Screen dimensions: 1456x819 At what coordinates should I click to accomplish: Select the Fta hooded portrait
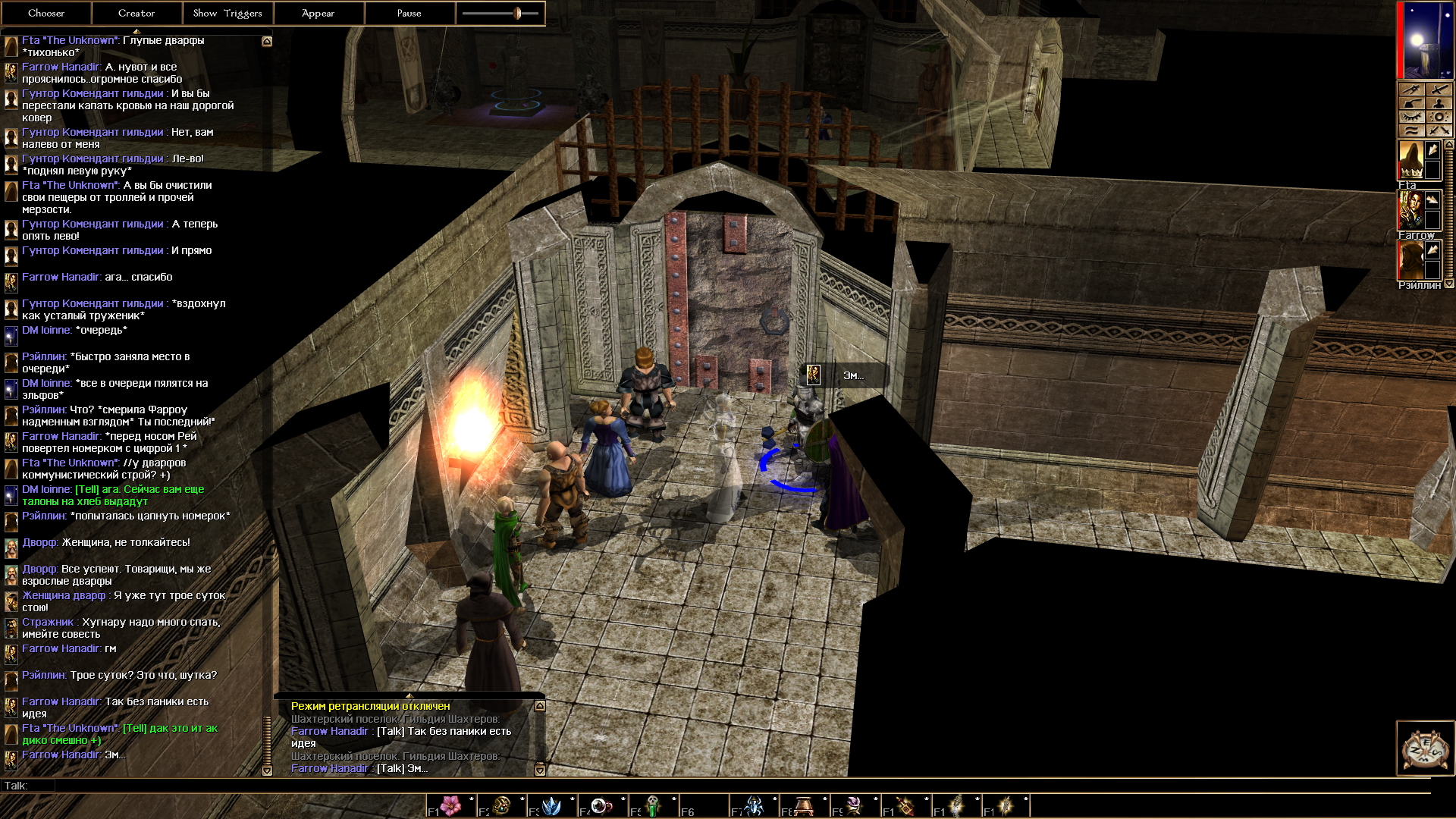click(x=1410, y=160)
